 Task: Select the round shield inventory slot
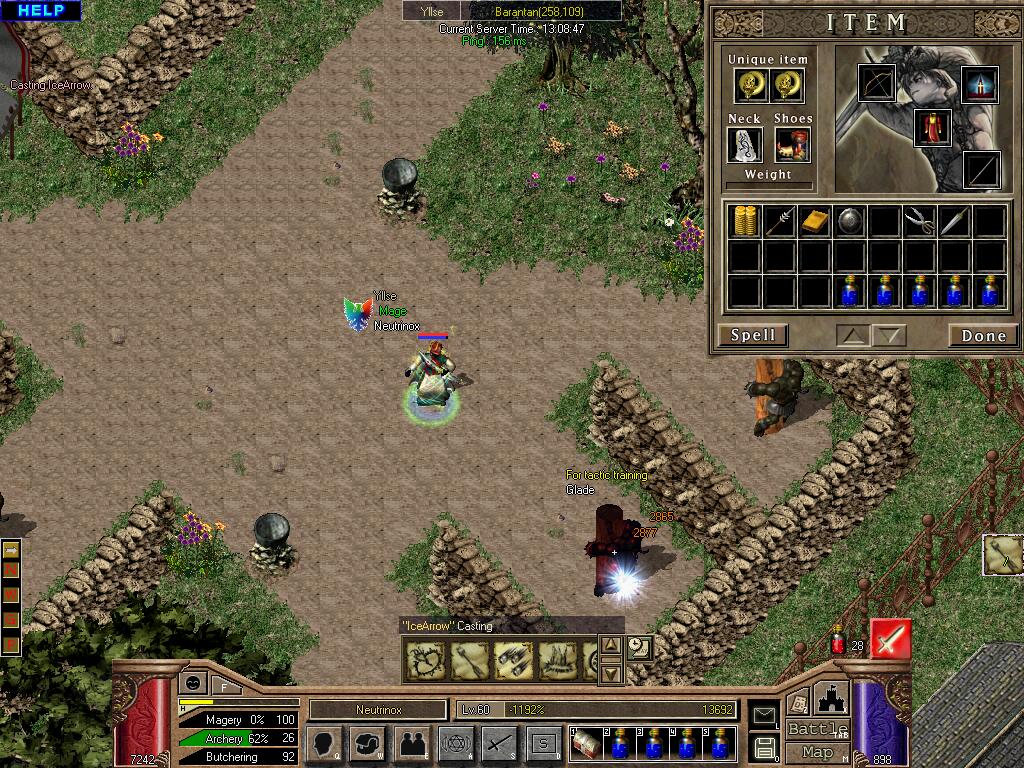pyautogui.click(x=849, y=221)
